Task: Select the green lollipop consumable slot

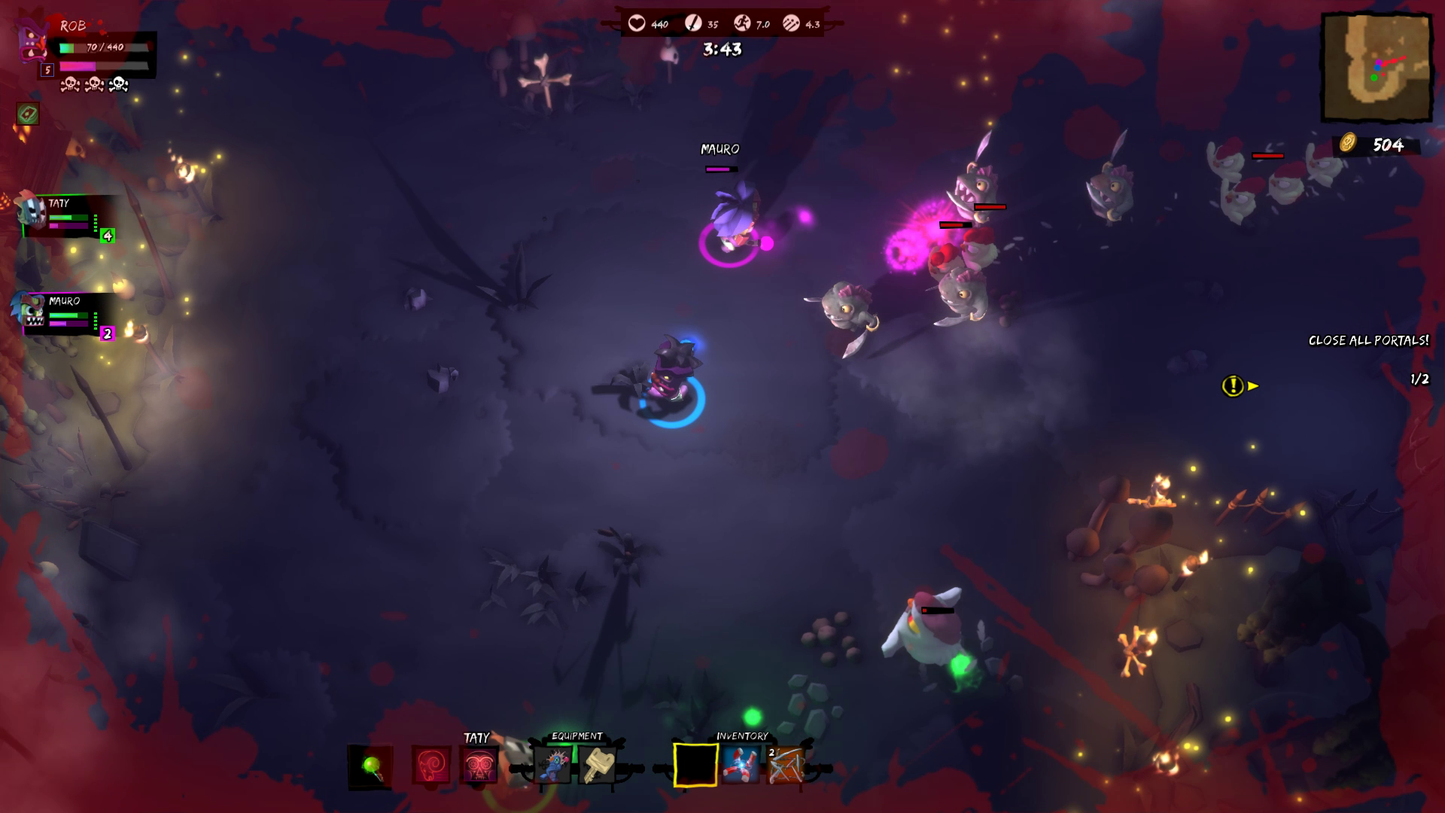Action: [368, 765]
